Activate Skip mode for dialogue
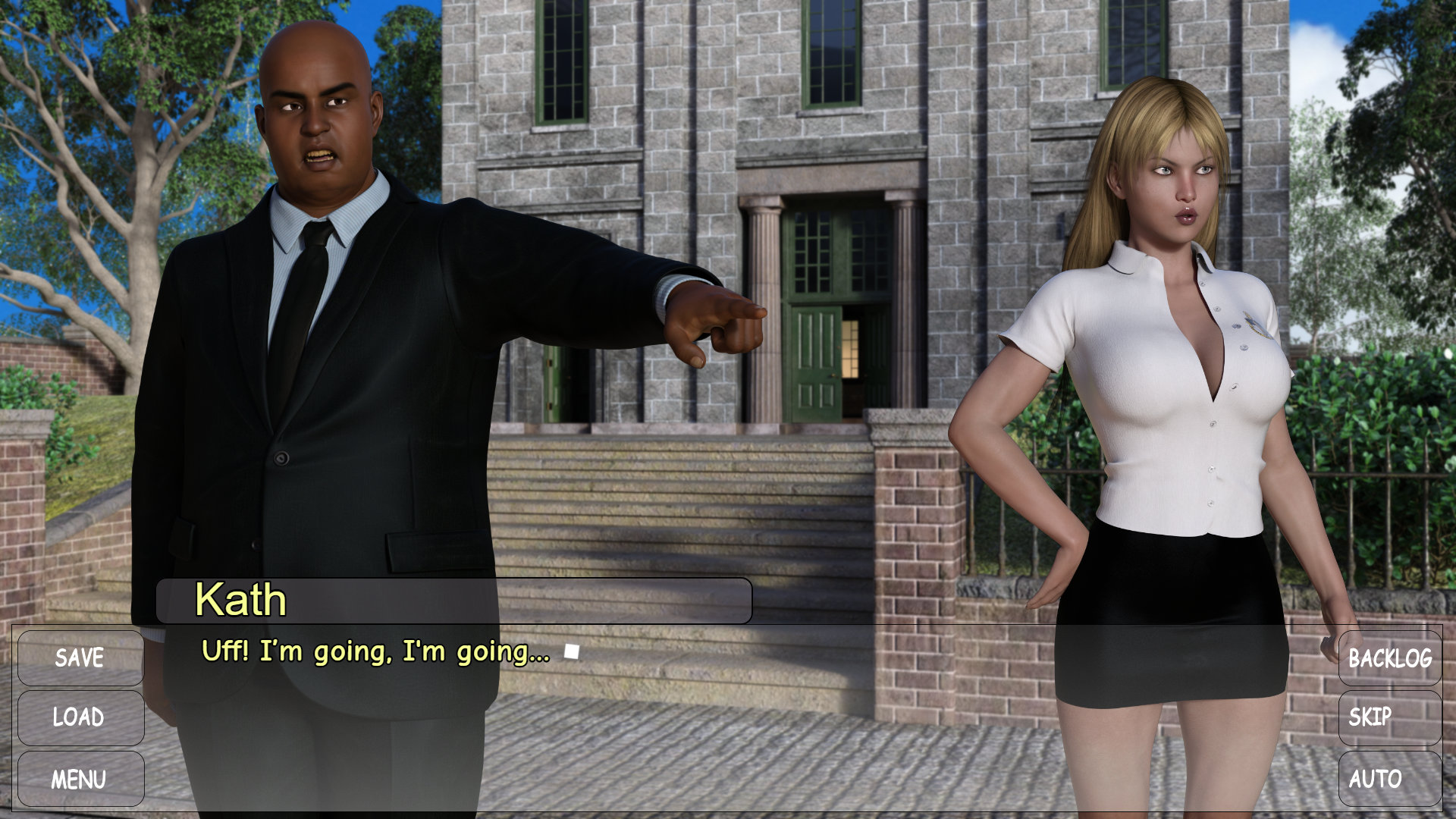The height and width of the screenshot is (819, 1456). tap(1389, 717)
